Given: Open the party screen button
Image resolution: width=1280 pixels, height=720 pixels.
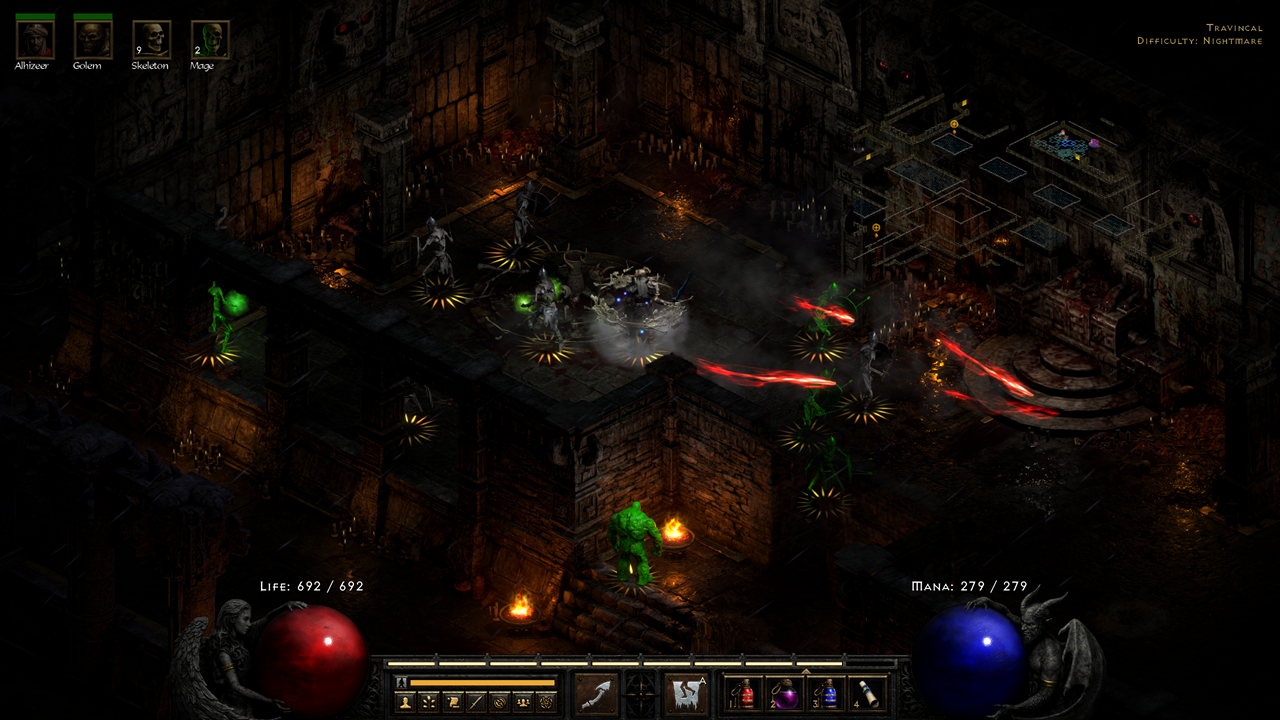Looking at the screenshot, I should point(522,702).
